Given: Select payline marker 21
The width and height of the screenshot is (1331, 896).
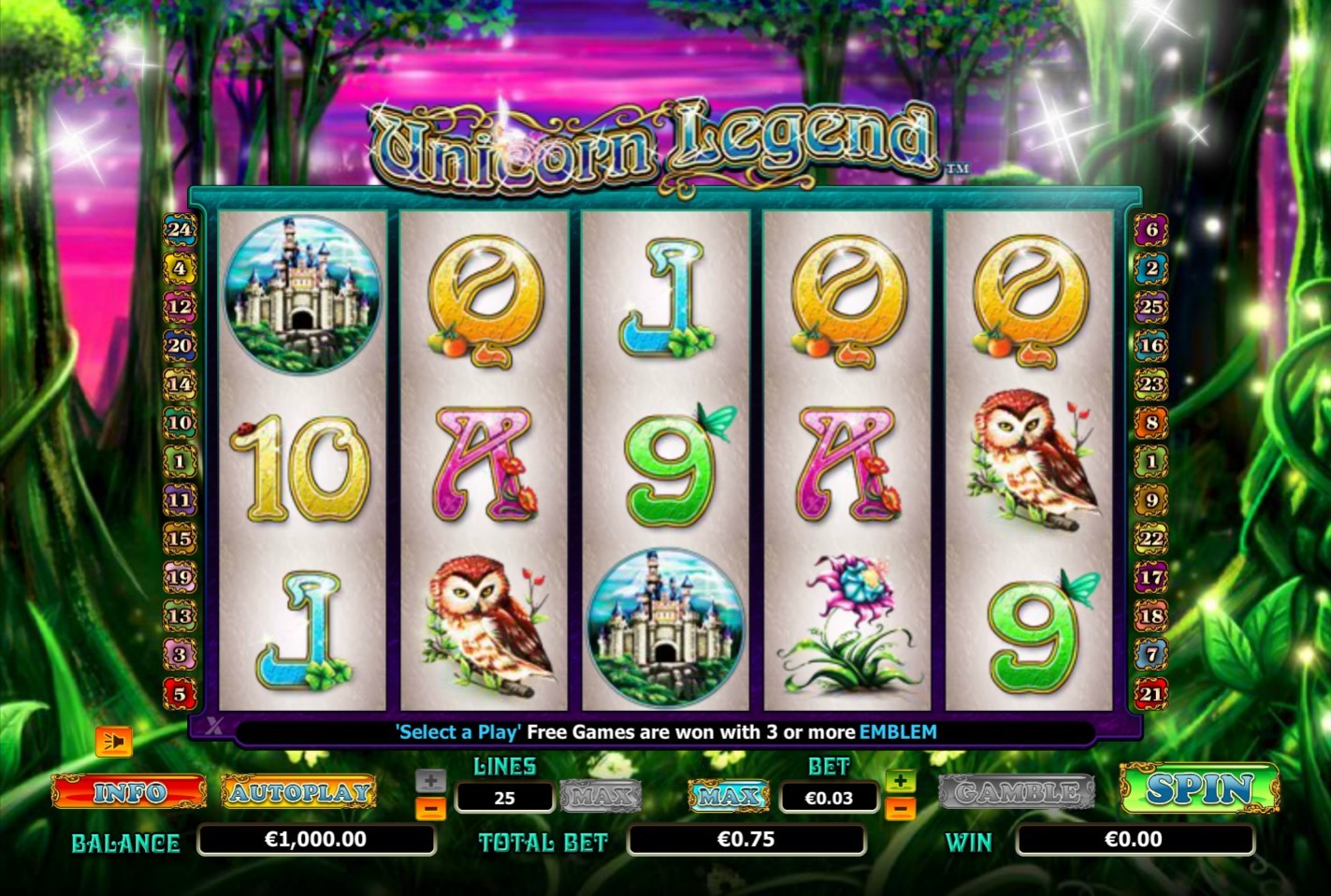Looking at the screenshot, I should pos(1151,694).
